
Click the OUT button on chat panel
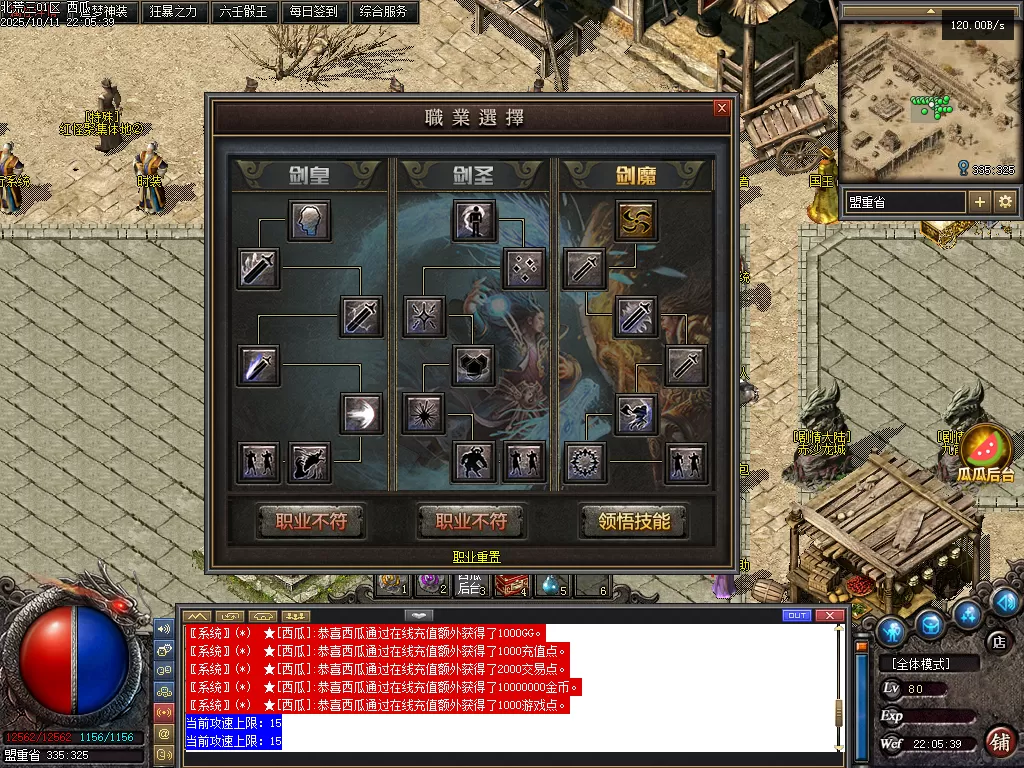click(x=797, y=615)
